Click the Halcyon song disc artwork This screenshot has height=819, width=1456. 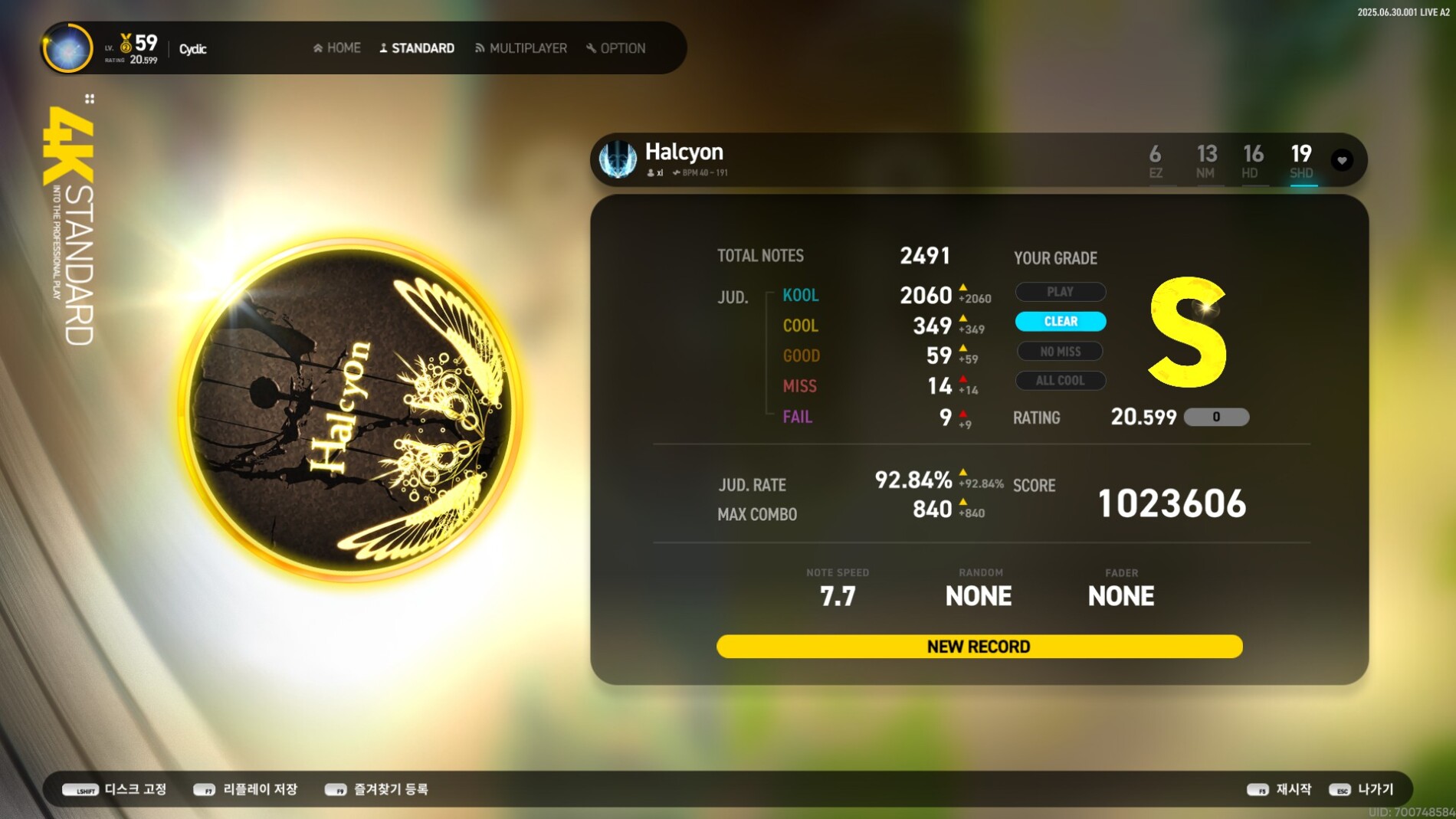(x=352, y=410)
